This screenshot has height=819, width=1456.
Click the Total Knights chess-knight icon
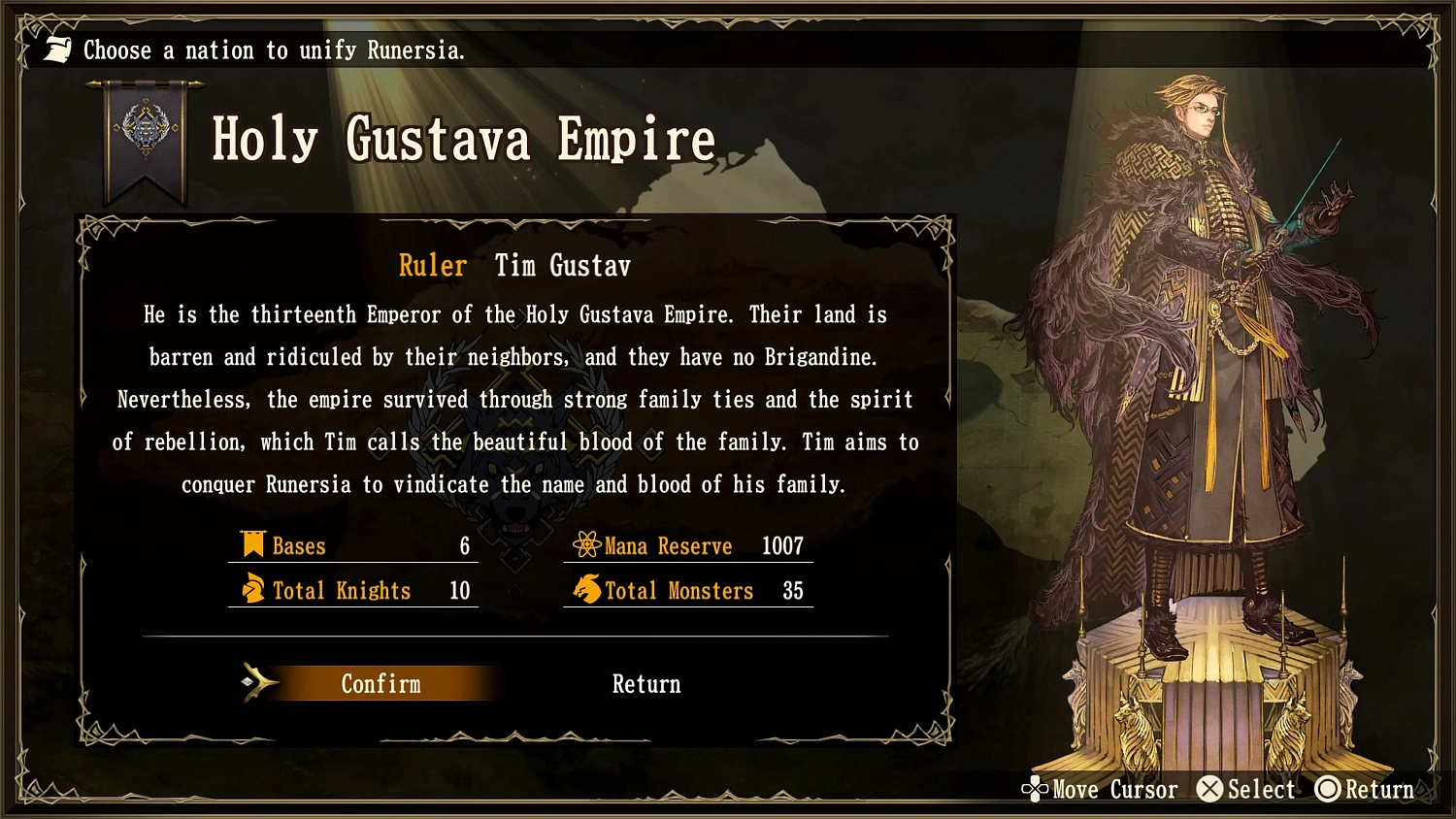(253, 590)
